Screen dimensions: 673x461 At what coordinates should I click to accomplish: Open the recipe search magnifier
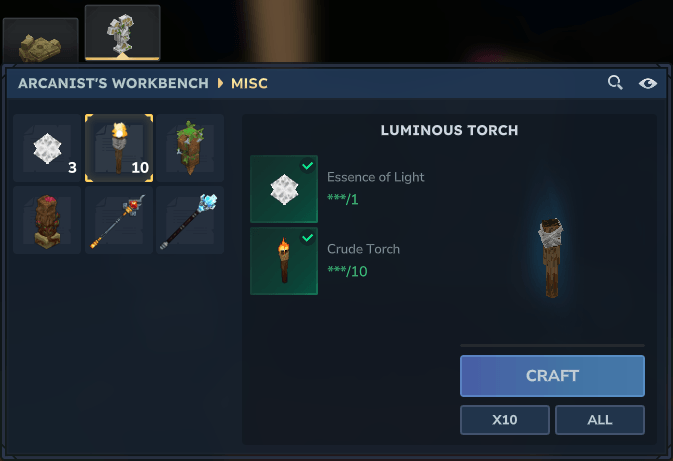point(615,83)
